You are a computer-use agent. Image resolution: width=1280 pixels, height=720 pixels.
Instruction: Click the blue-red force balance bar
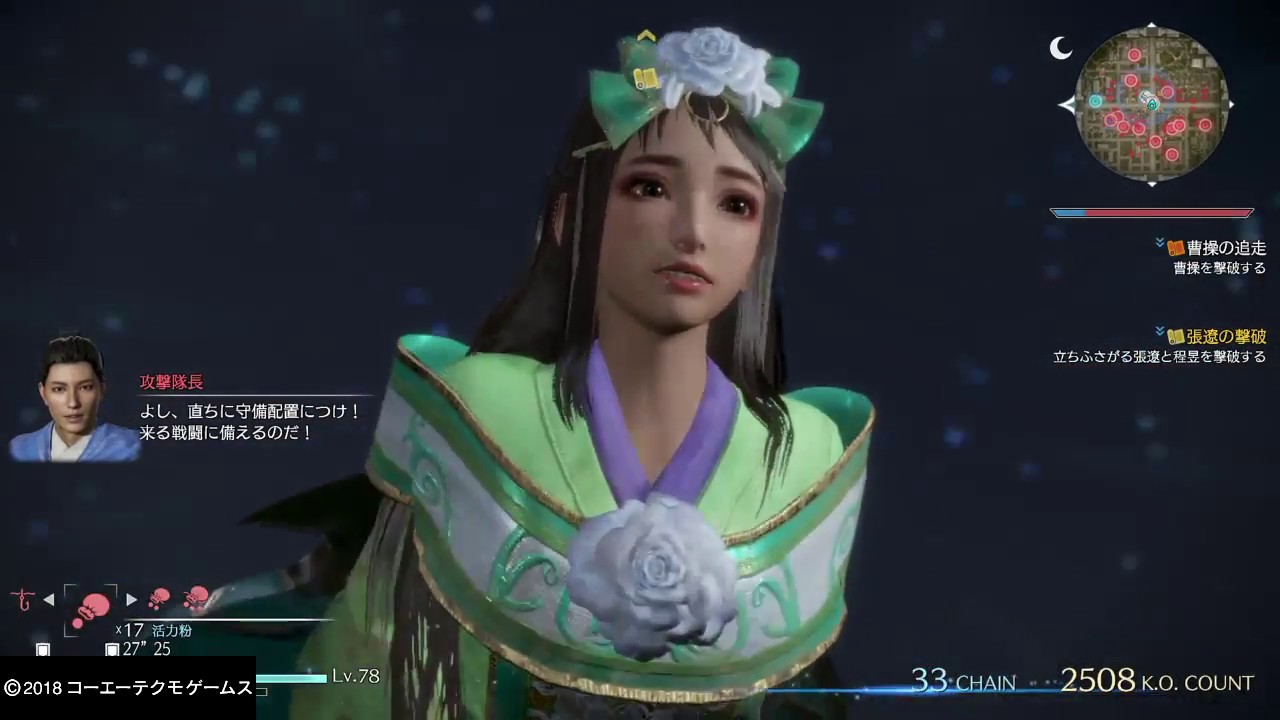click(1152, 212)
